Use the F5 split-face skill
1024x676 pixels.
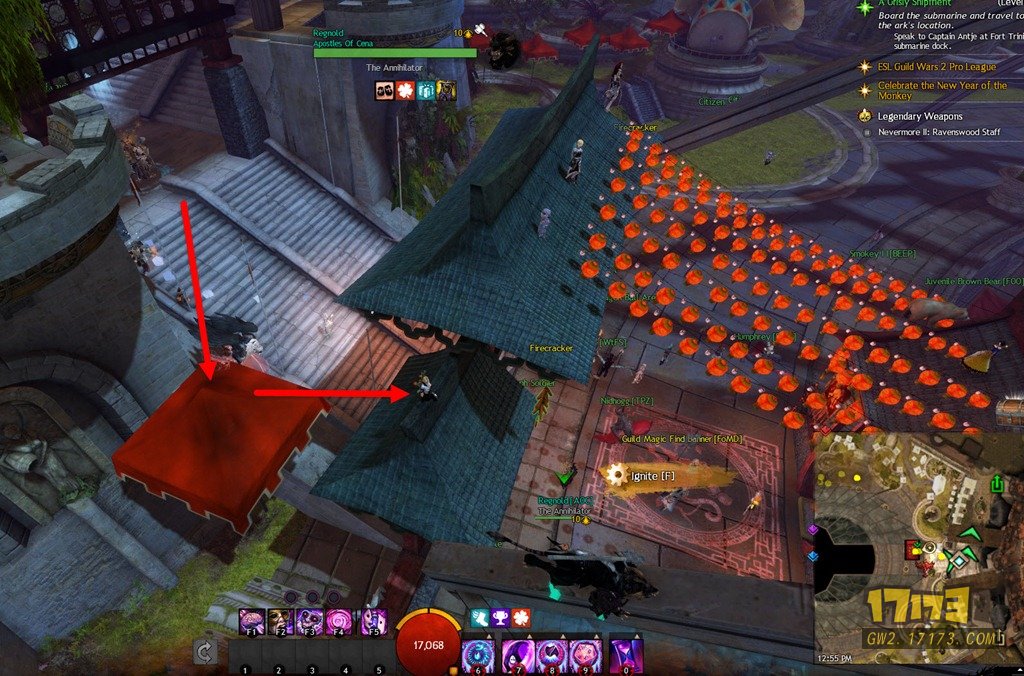tap(373, 622)
